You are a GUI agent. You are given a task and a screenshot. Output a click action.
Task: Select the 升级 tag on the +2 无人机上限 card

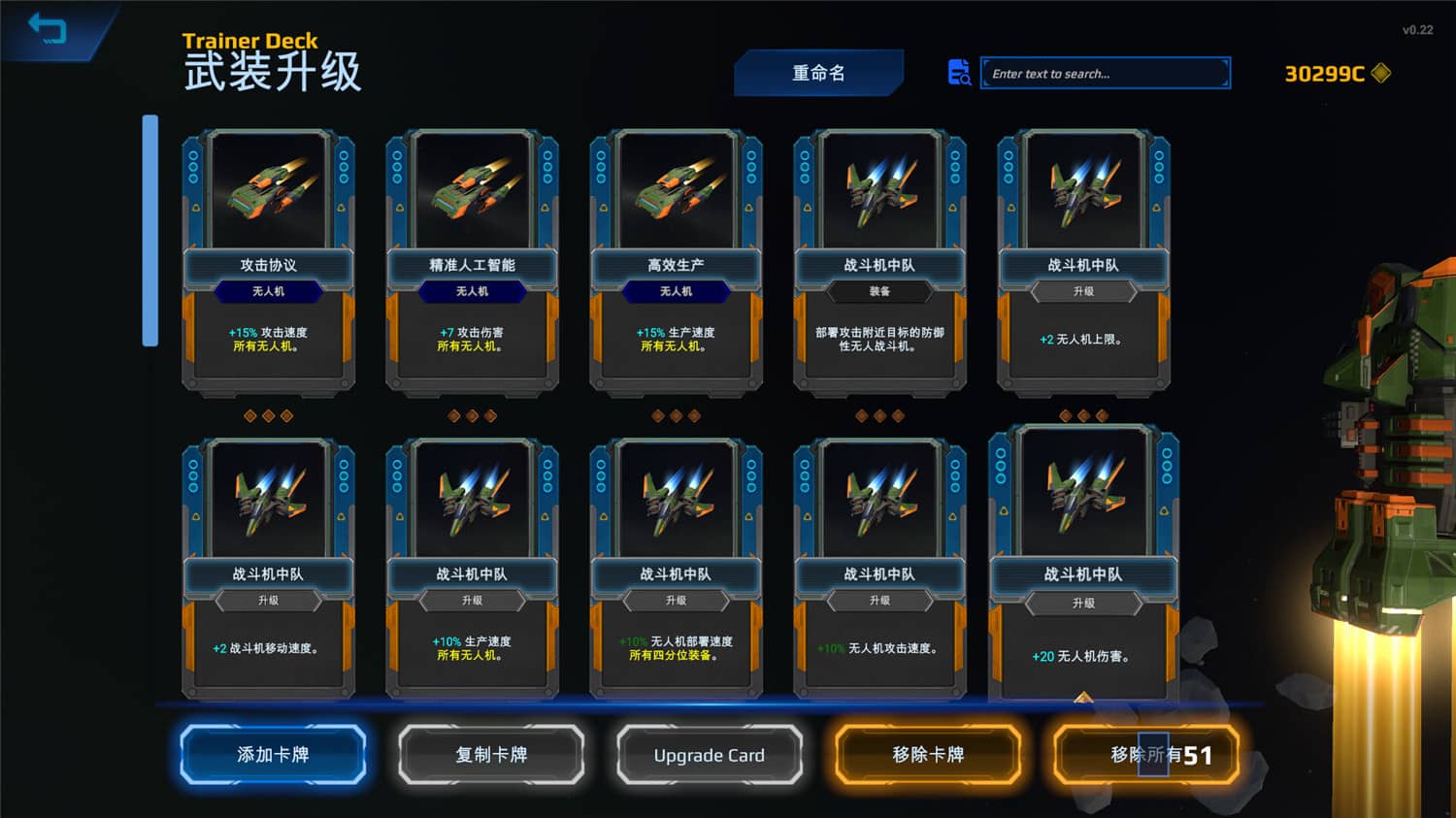(x=1084, y=292)
